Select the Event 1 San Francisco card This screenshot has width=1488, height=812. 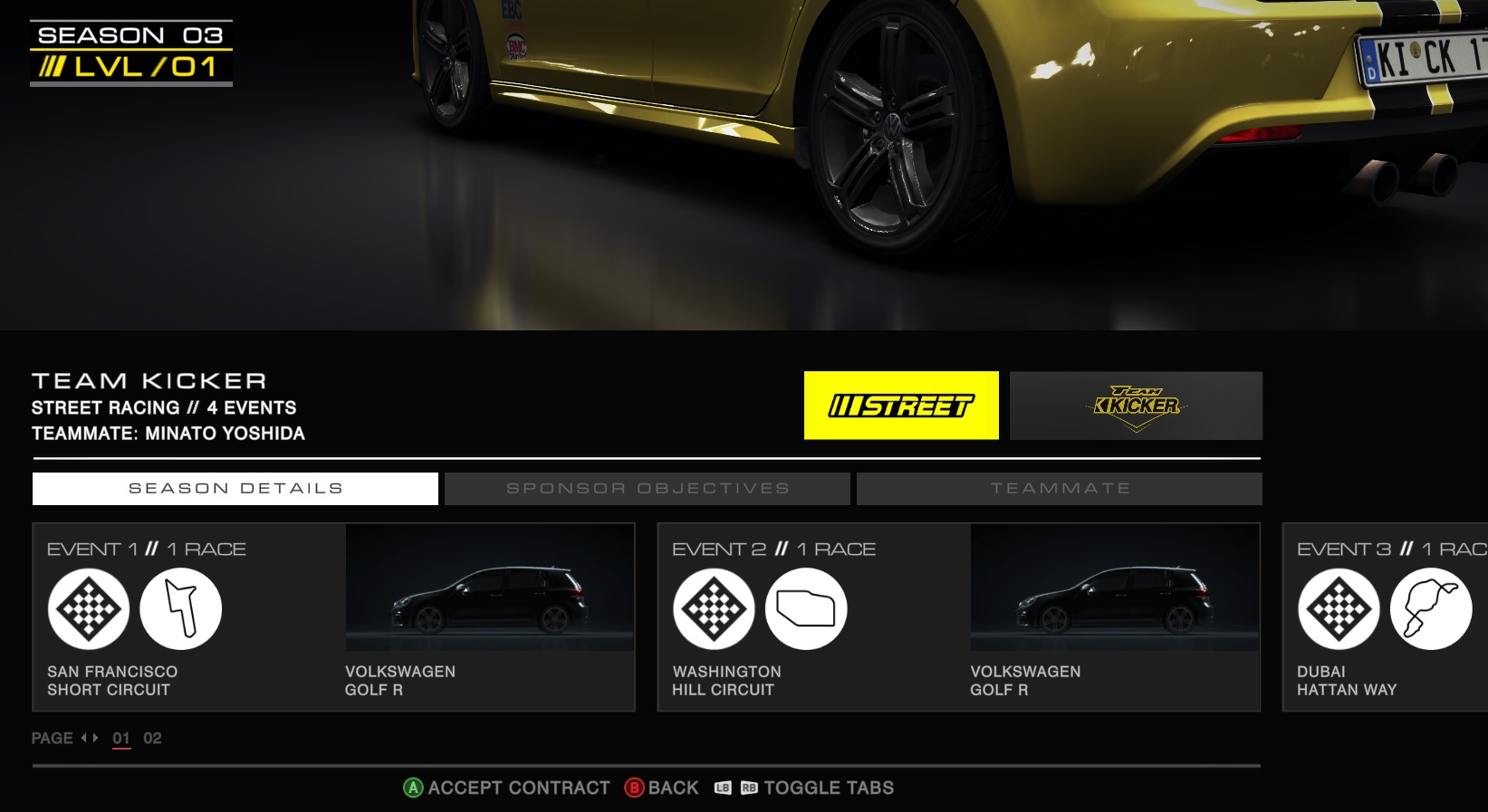tap(333, 617)
